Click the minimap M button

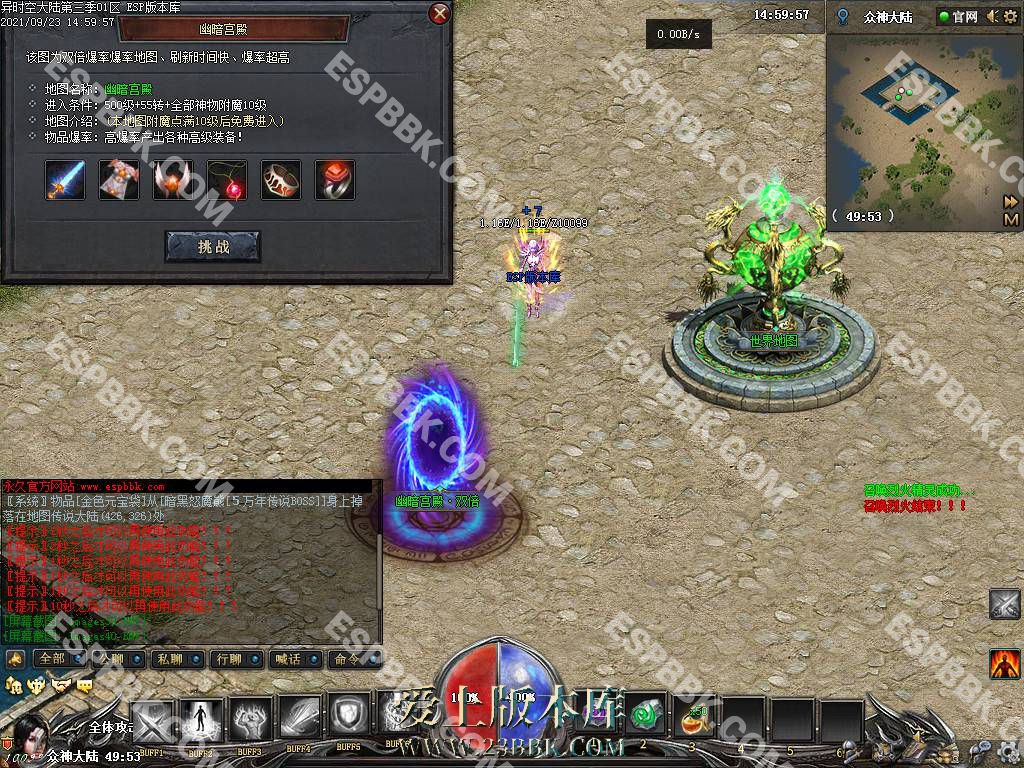(1010, 219)
